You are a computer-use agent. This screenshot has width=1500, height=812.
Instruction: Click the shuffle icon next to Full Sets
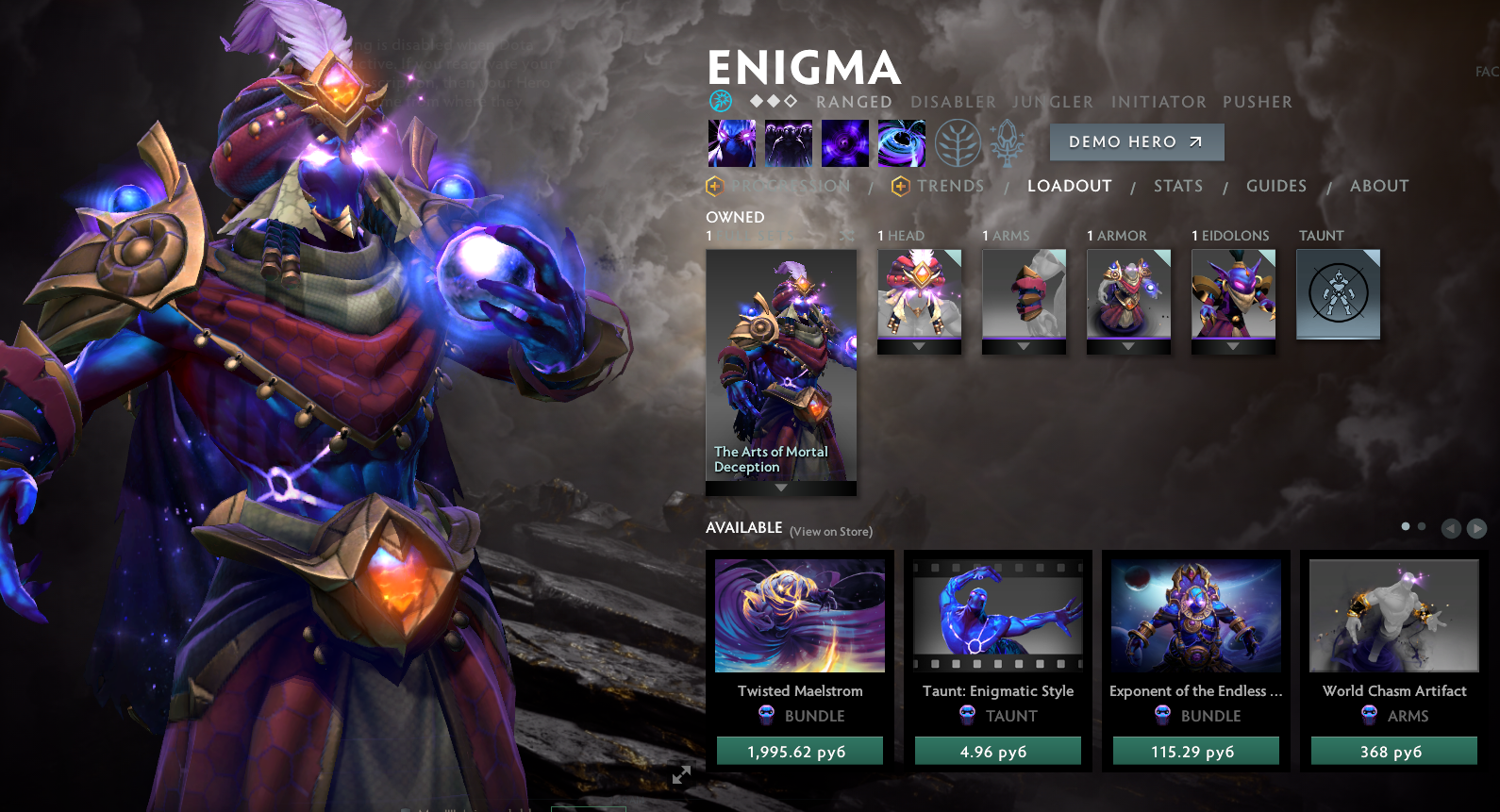tap(845, 238)
